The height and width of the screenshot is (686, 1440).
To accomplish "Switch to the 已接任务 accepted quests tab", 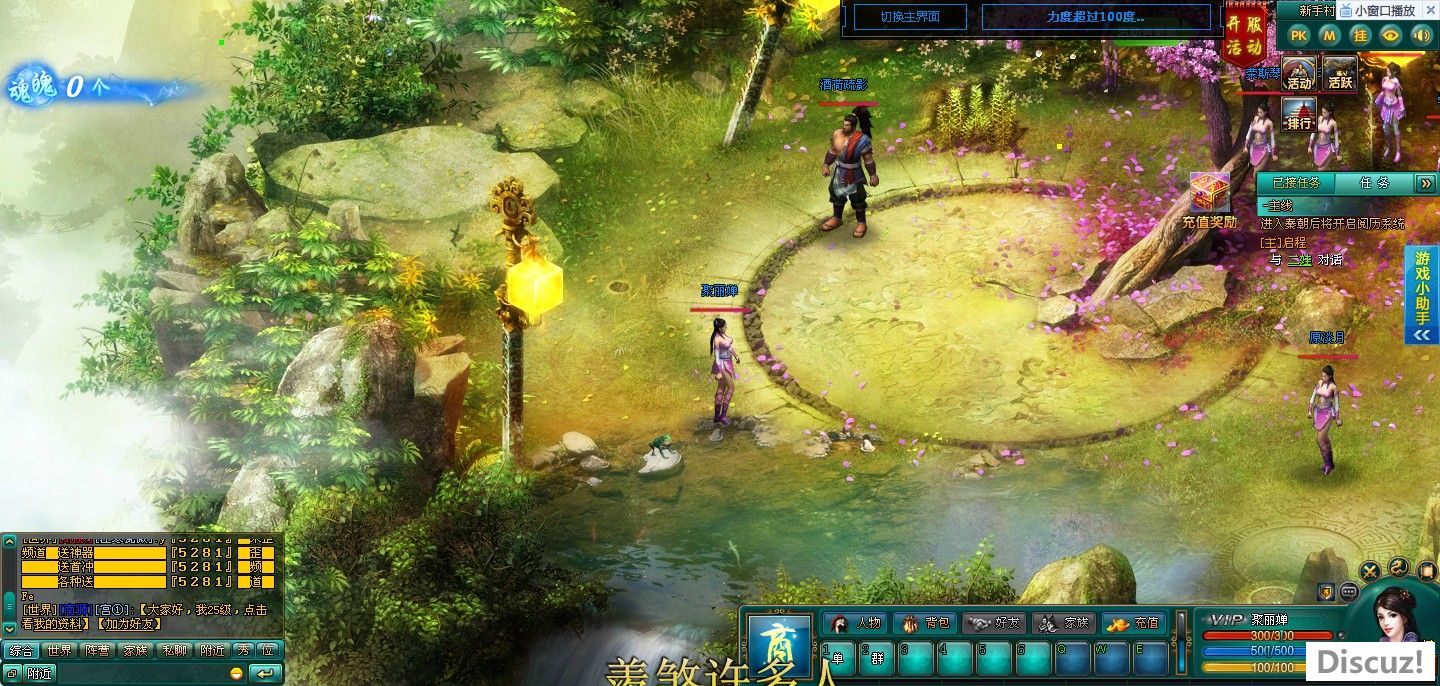I will click(x=1297, y=183).
